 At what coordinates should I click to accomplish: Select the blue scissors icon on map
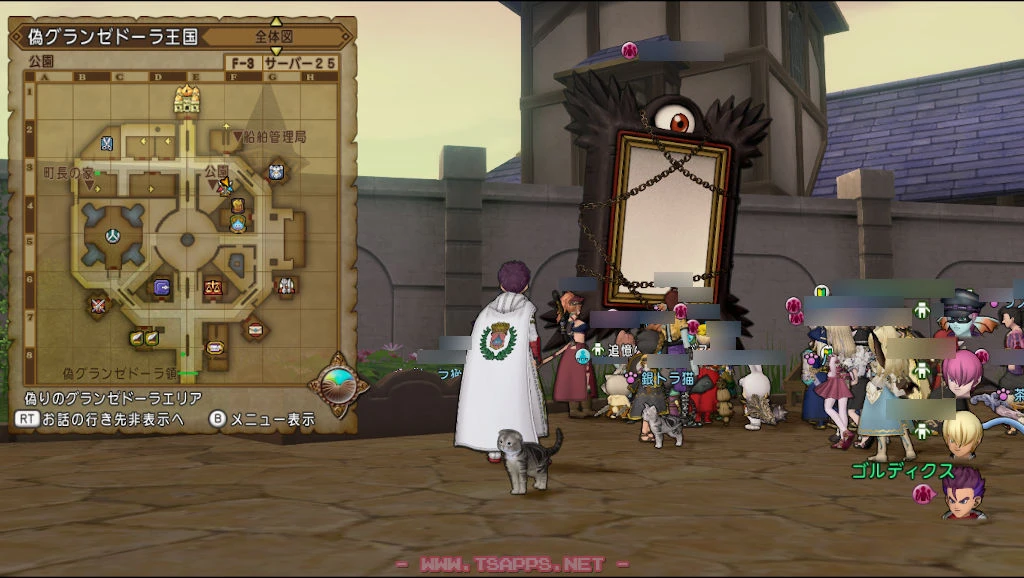coord(107,144)
